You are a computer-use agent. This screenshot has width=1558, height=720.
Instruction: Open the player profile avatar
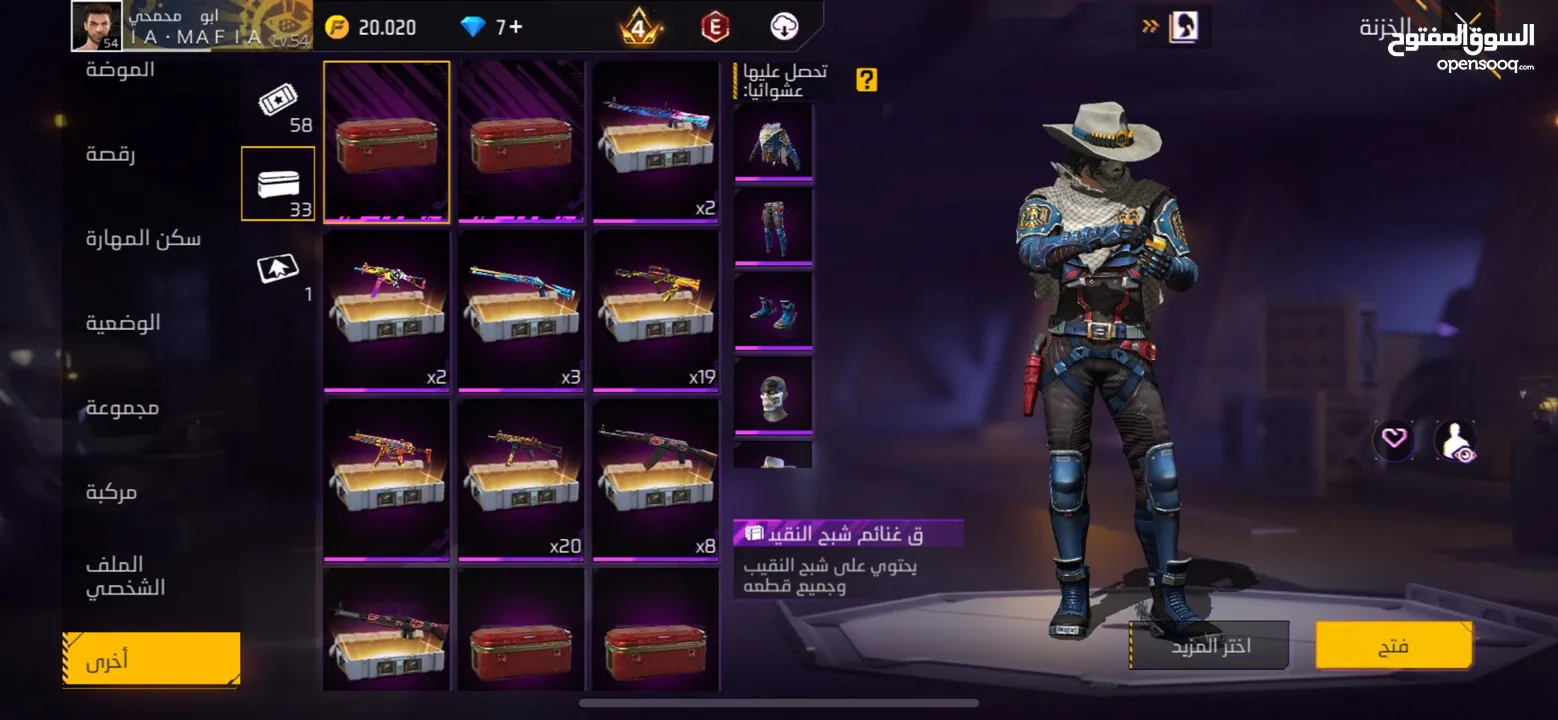point(97,26)
